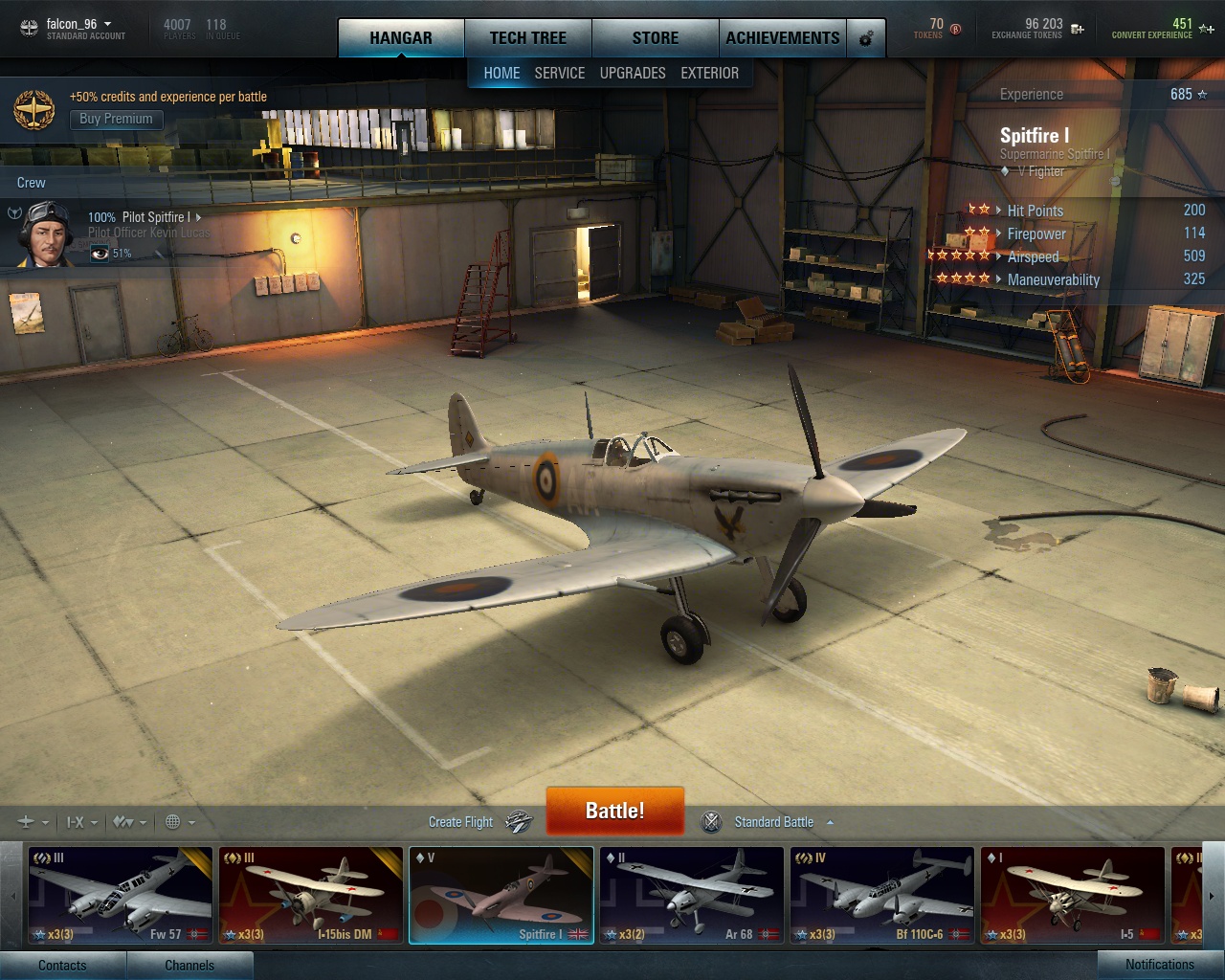
Task: Click the Buy Premium button
Action: tap(116, 119)
